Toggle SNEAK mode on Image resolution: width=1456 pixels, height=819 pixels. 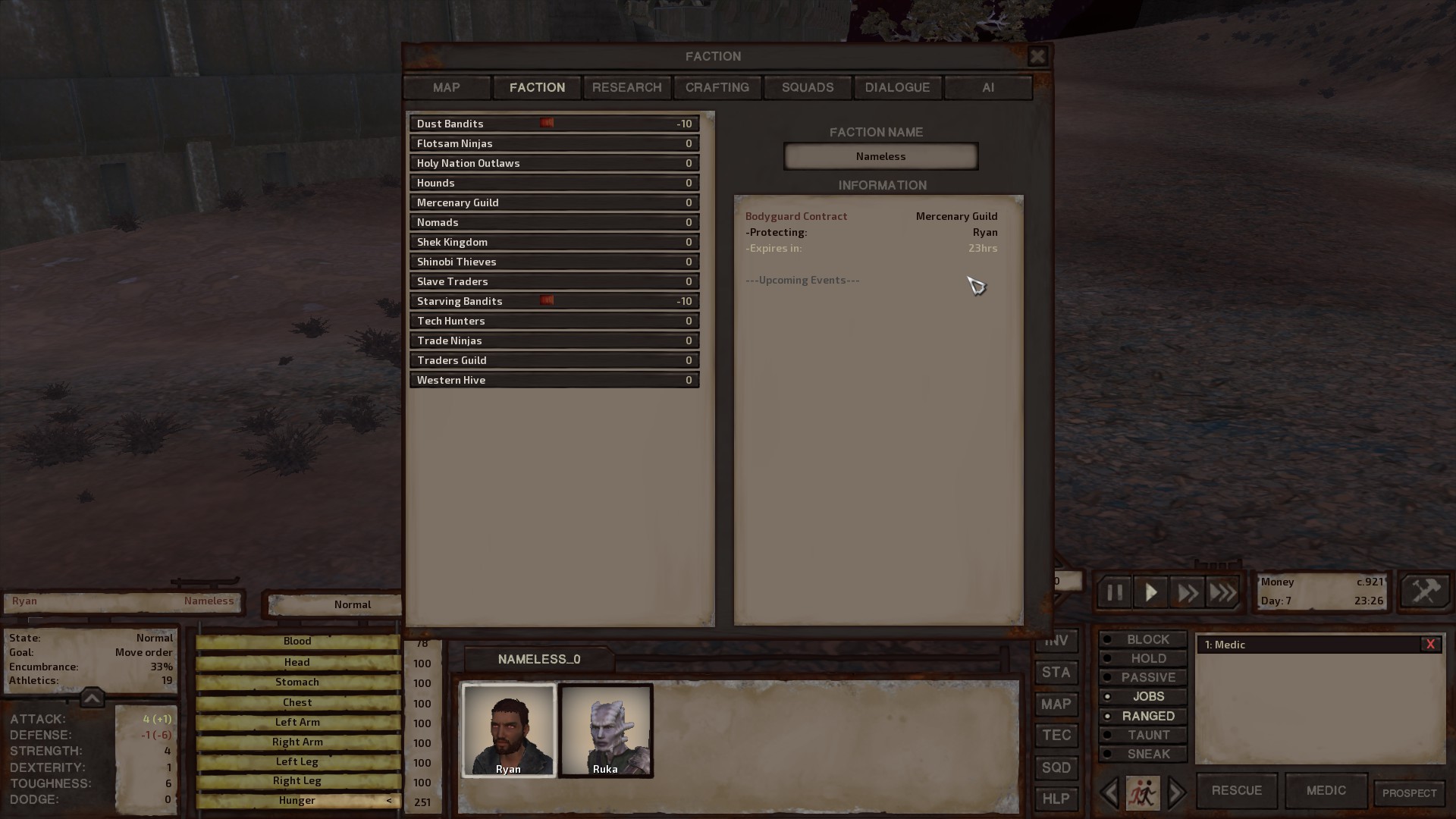(x=1143, y=754)
